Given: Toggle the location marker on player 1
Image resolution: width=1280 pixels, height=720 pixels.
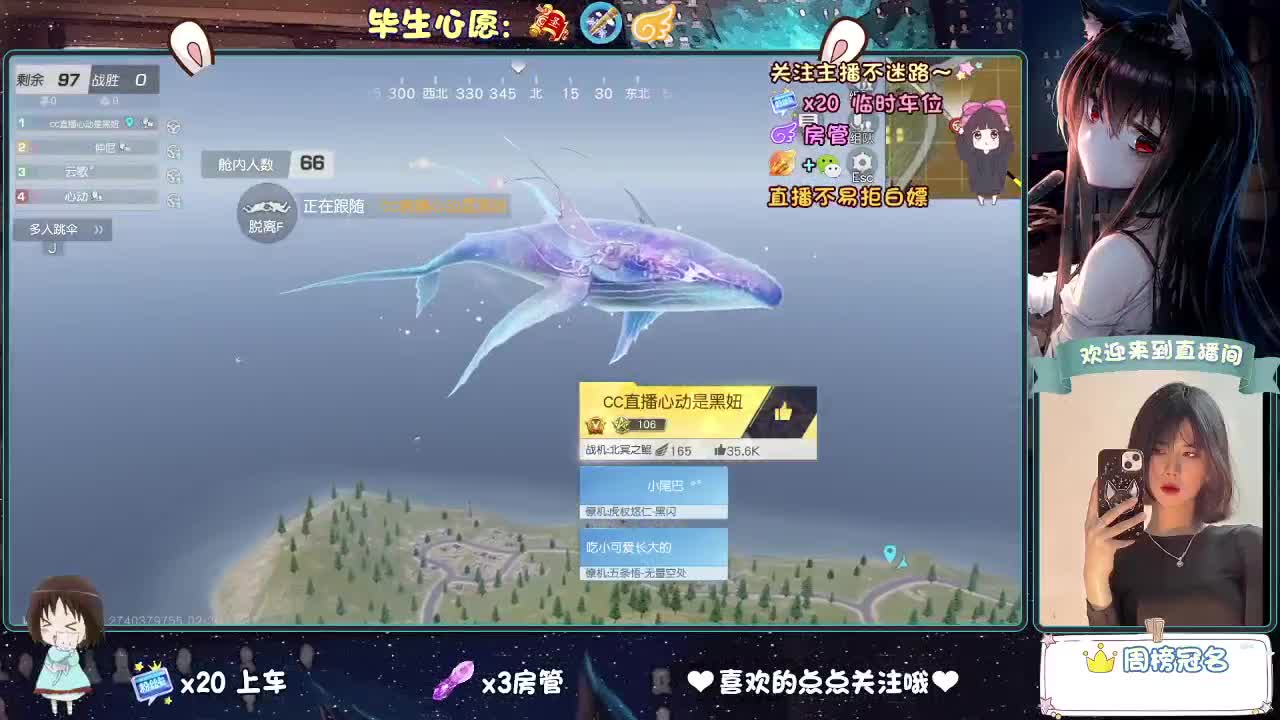Looking at the screenshot, I should point(129,122).
